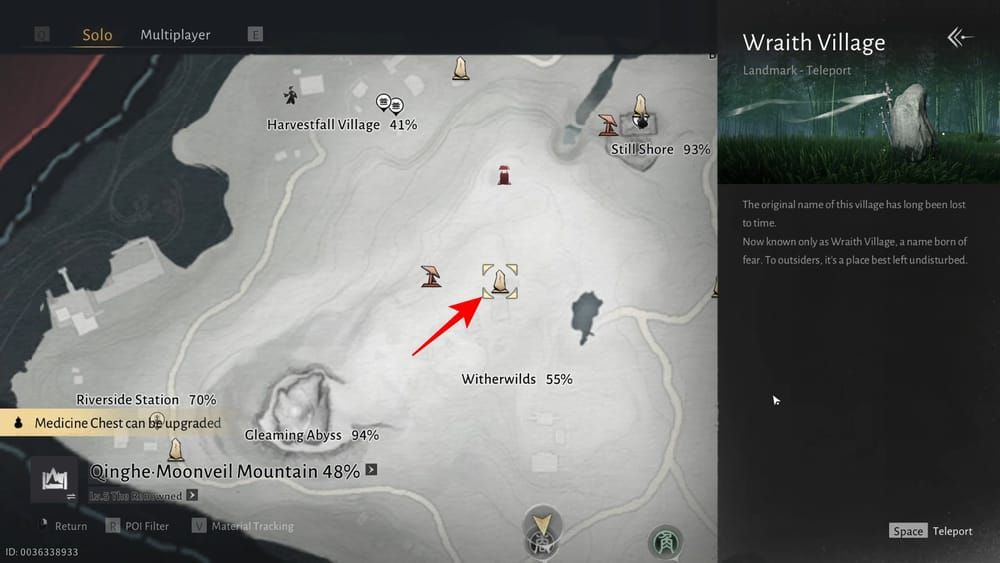Viewport: 1000px width, 563px height.
Task: Switch to the Solo tab
Action: (x=97, y=35)
